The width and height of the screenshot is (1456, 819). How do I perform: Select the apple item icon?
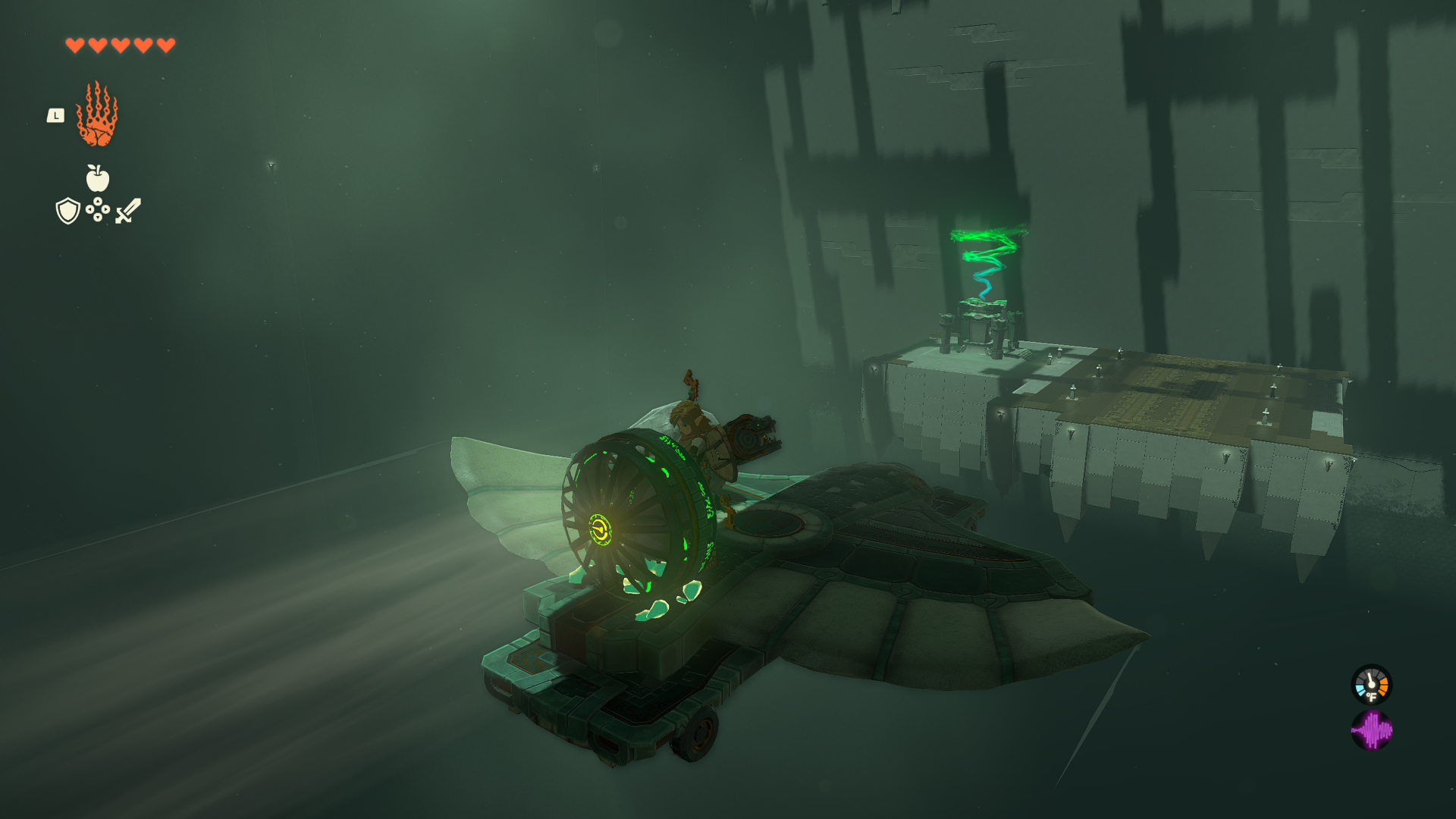coord(97,179)
